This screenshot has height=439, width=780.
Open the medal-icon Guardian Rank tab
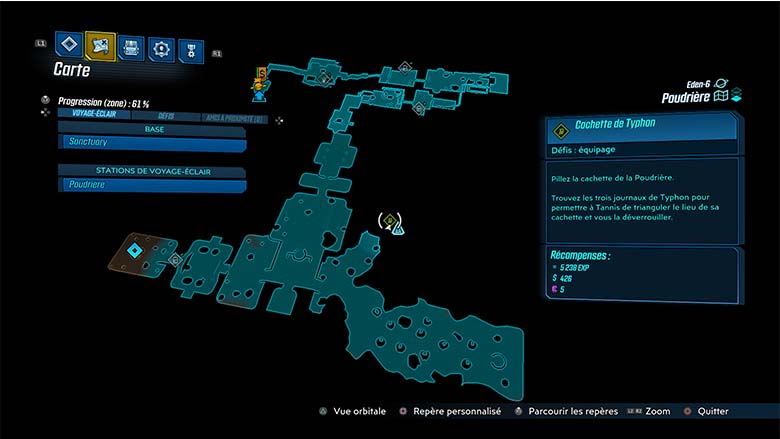(x=190, y=50)
